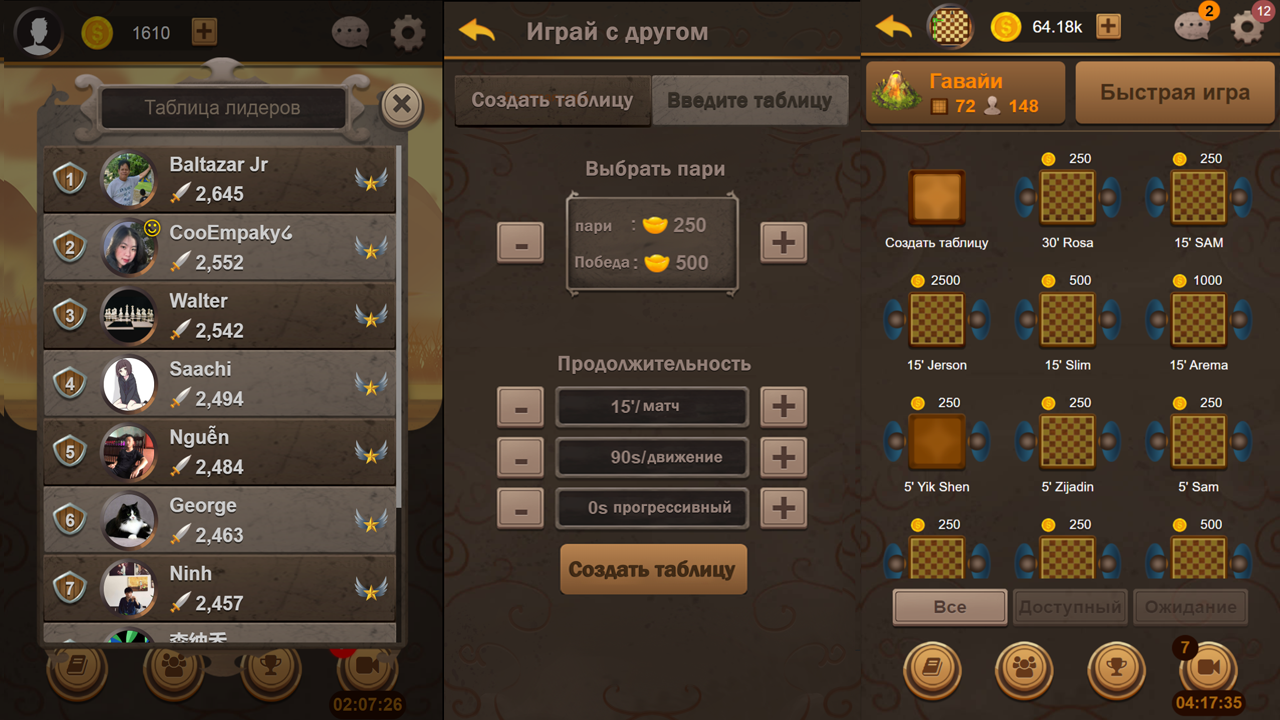
Task: Select the Введите таблицу tab
Action: [749, 100]
